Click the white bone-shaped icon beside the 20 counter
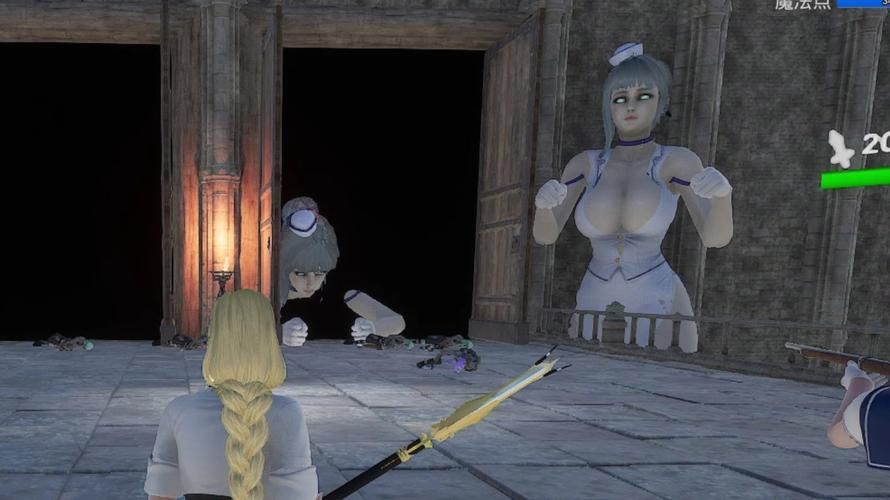Image resolution: width=890 pixels, height=500 pixels. (841, 149)
